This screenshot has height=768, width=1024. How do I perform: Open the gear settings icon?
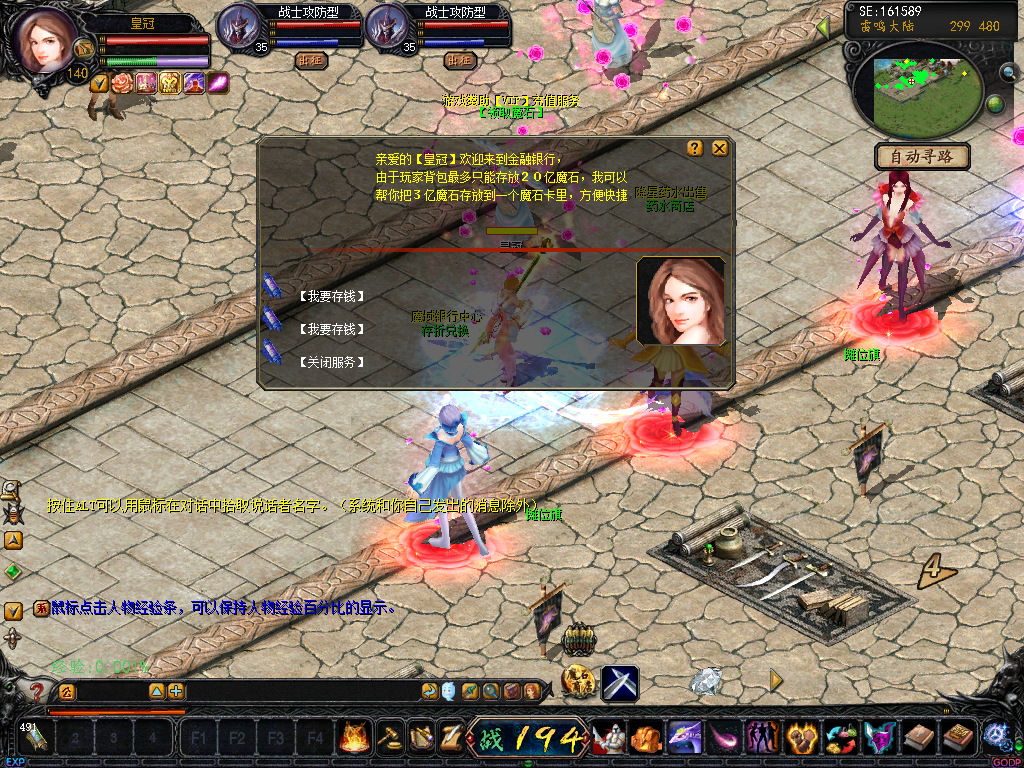(x=995, y=737)
